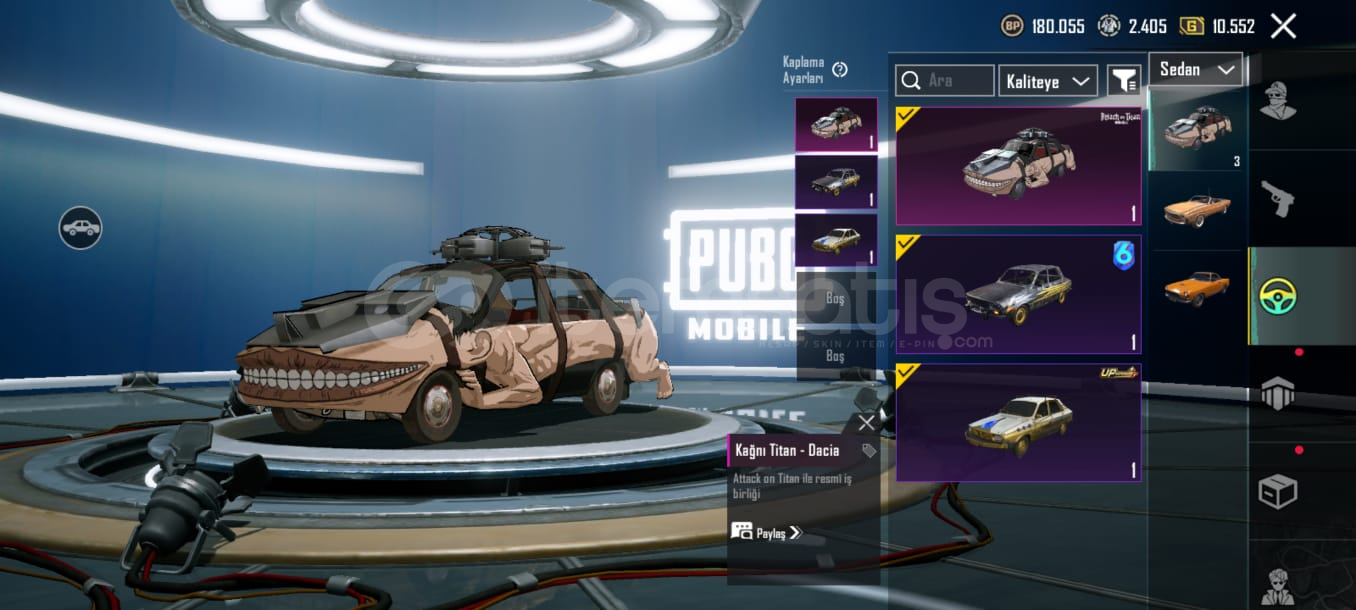Select the level 6 silver Dacia skin card
The height and width of the screenshot is (610, 1356).
(x=1018, y=294)
